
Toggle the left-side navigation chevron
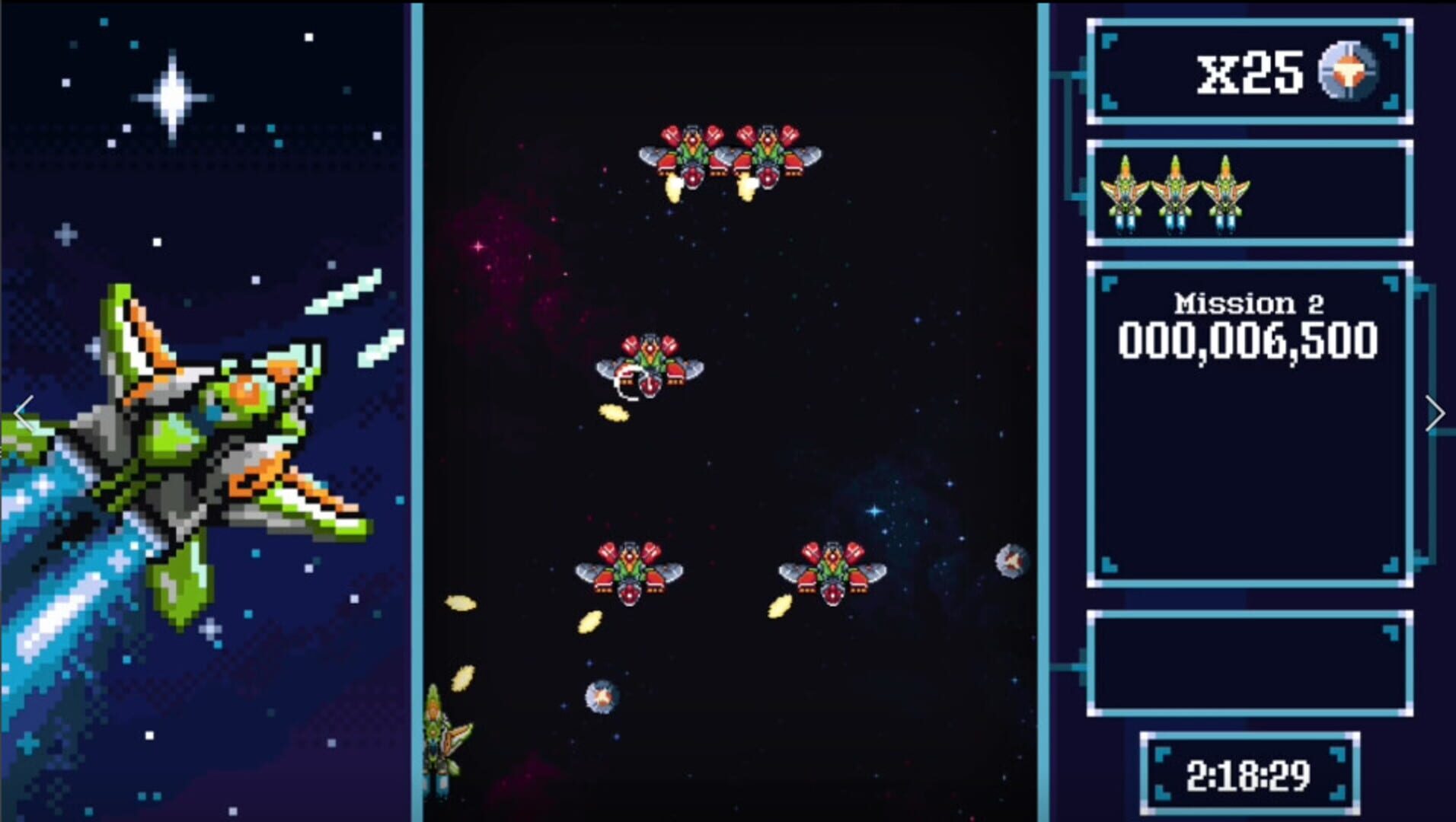(23, 413)
